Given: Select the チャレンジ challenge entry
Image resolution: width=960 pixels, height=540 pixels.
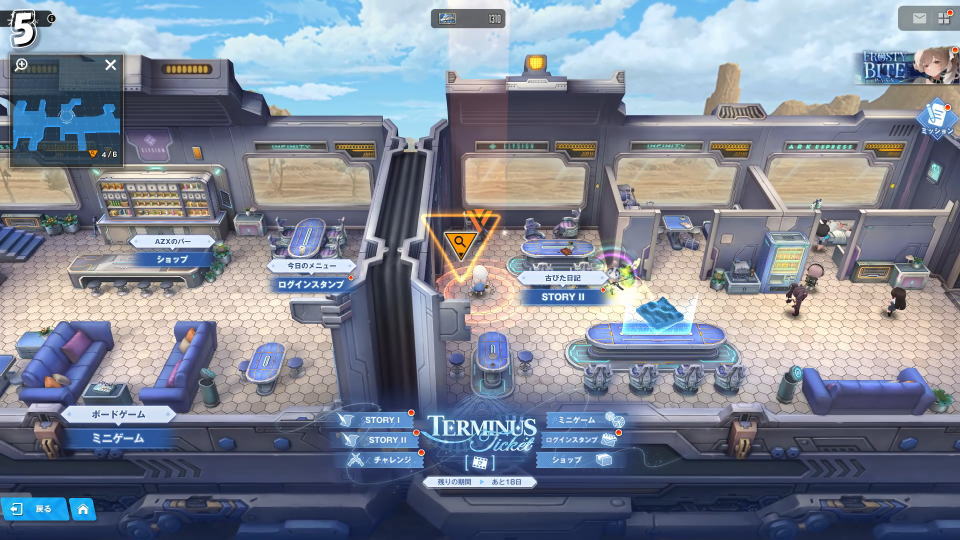Looking at the screenshot, I should pyautogui.click(x=385, y=460).
